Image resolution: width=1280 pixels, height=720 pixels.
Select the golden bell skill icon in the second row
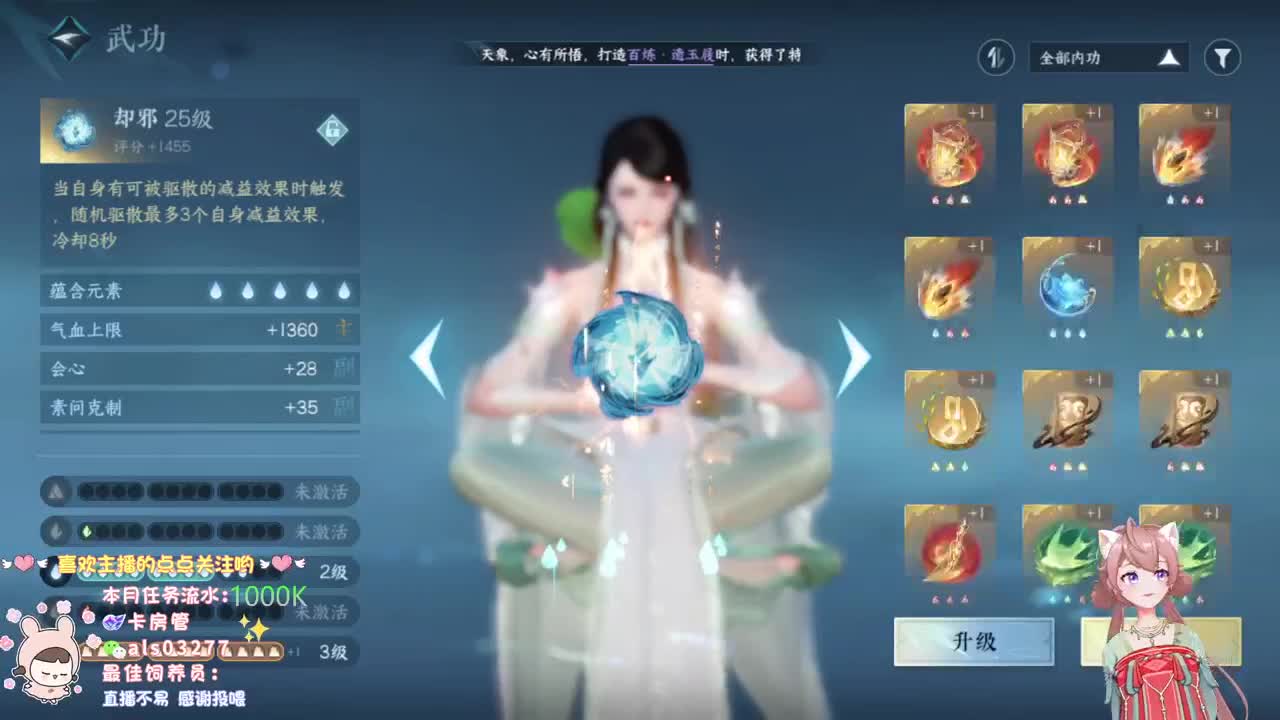pyautogui.click(x=1183, y=285)
